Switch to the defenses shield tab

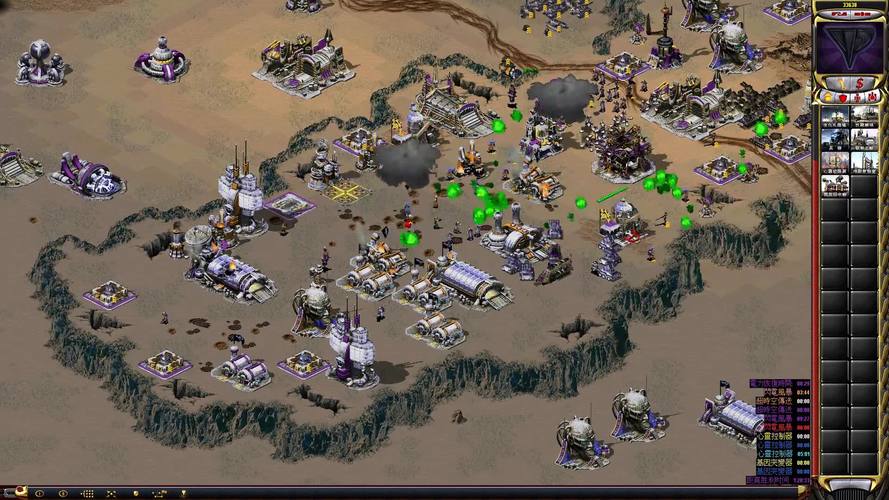tap(841, 97)
